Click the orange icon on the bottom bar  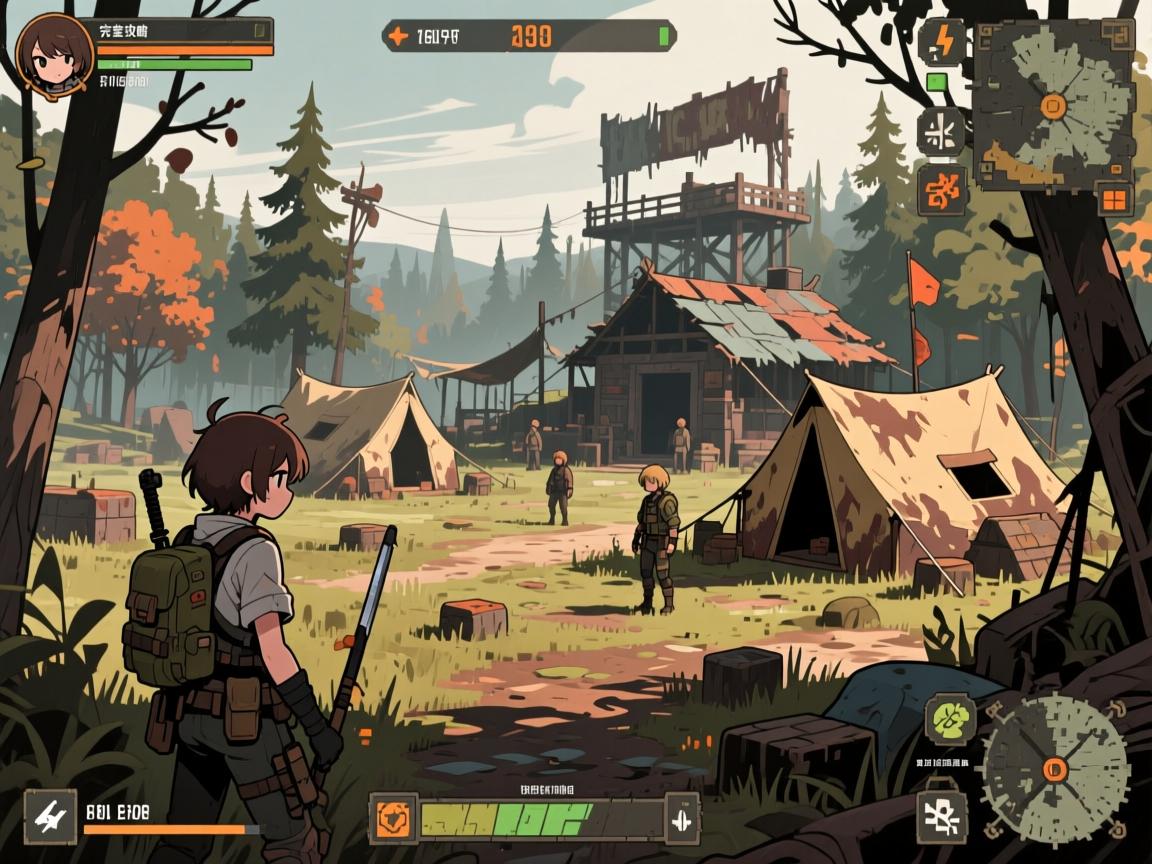394,820
